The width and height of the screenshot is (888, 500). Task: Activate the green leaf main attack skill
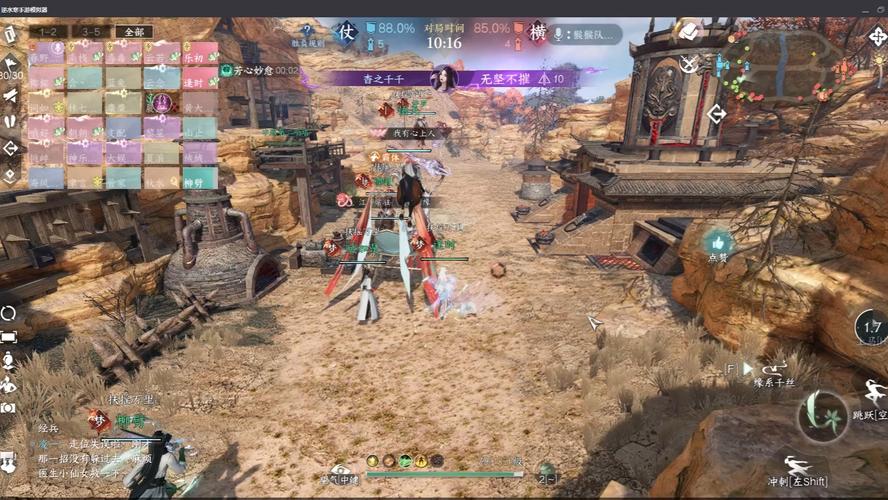[x=823, y=416]
